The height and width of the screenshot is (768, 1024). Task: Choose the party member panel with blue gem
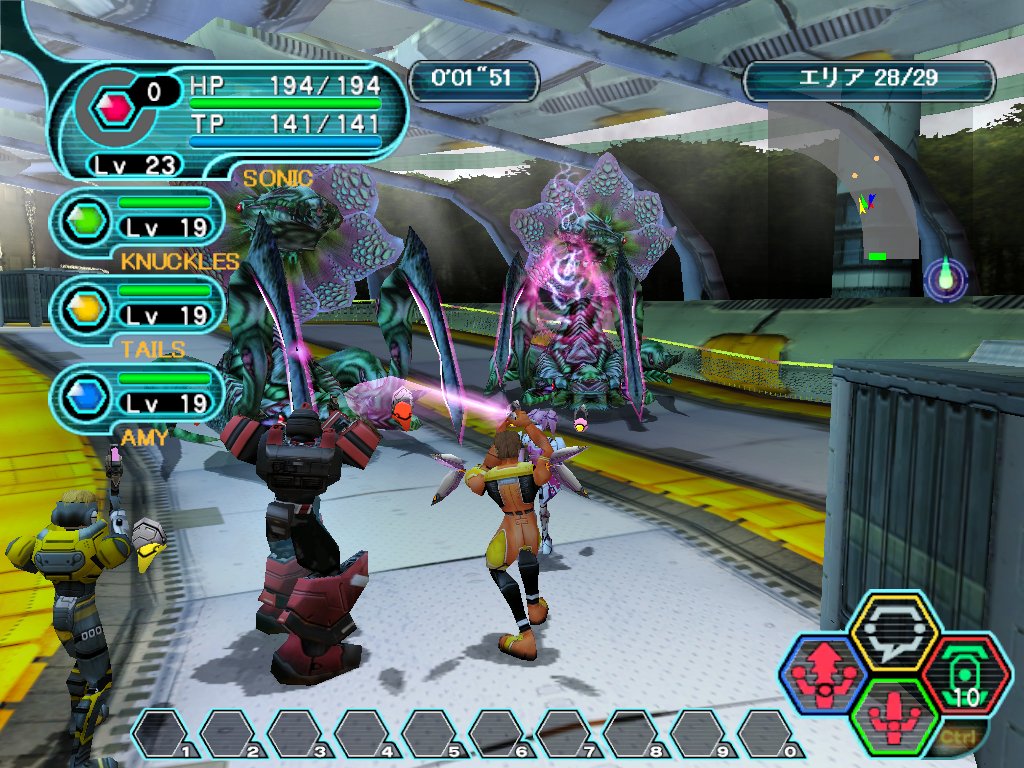pyautogui.click(x=137, y=391)
